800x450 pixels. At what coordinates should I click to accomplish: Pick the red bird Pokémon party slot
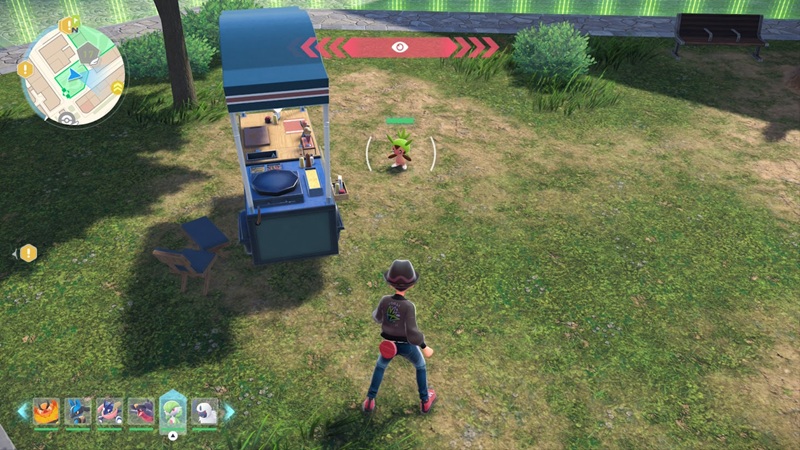coord(142,410)
